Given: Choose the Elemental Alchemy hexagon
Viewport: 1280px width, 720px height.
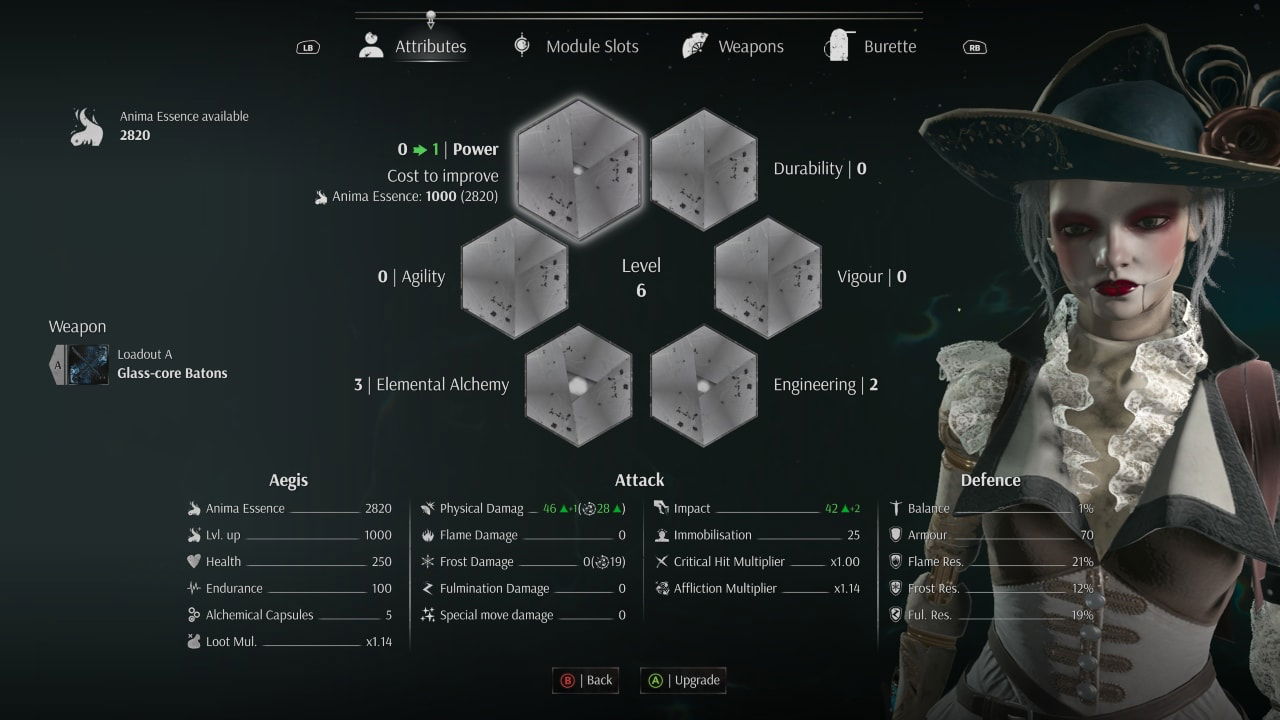Looking at the screenshot, I should coord(578,385).
